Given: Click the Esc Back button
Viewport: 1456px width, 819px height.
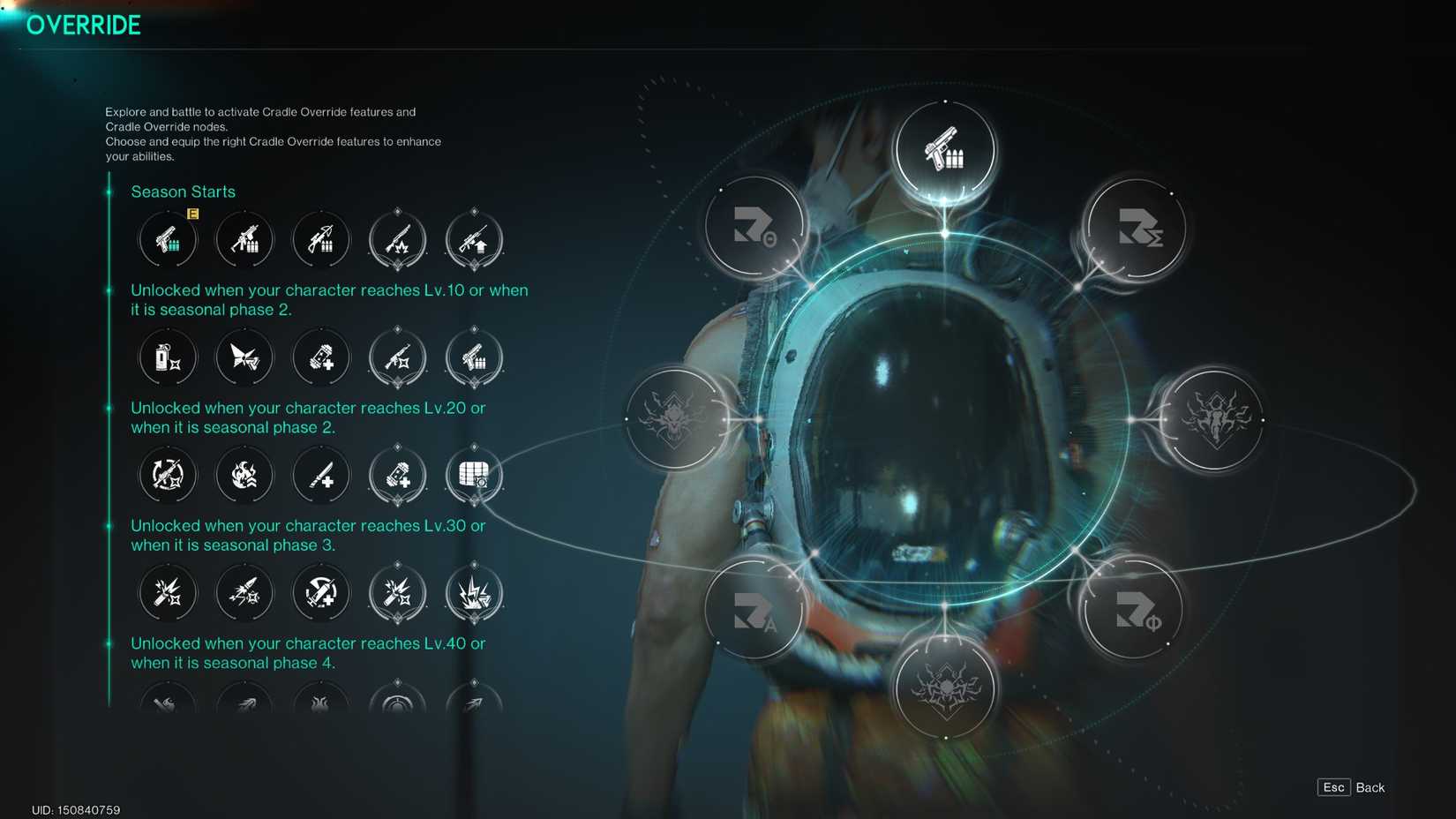Looking at the screenshot, I should pyautogui.click(x=1348, y=787).
